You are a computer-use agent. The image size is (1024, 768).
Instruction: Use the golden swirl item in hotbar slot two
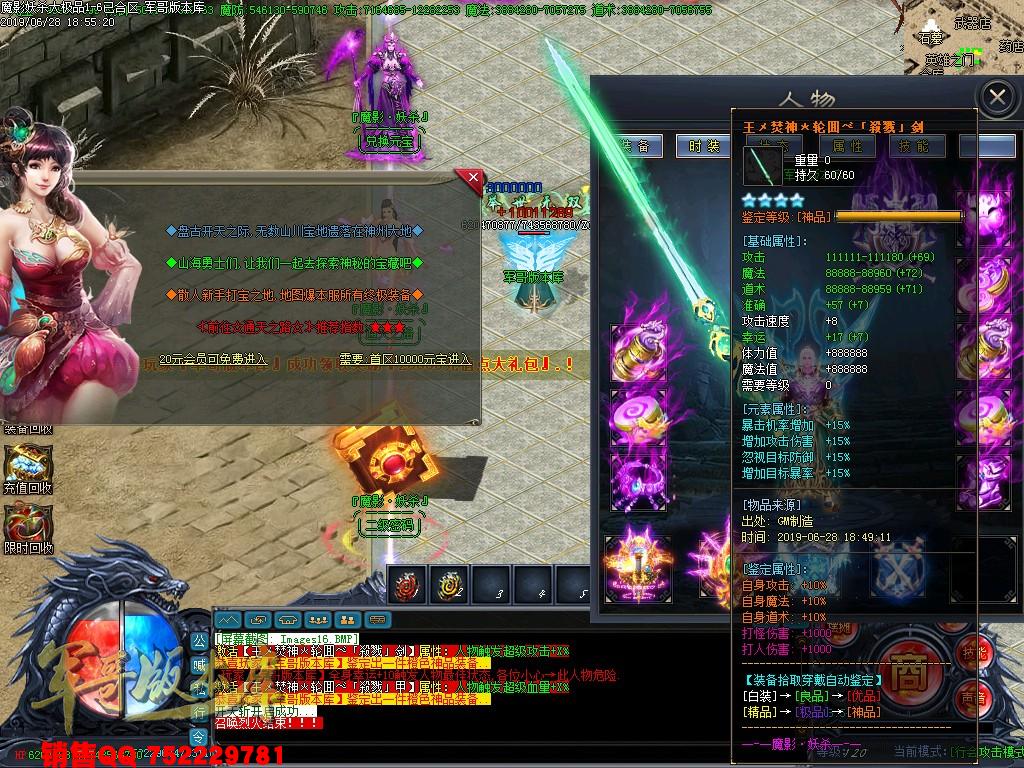448,585
